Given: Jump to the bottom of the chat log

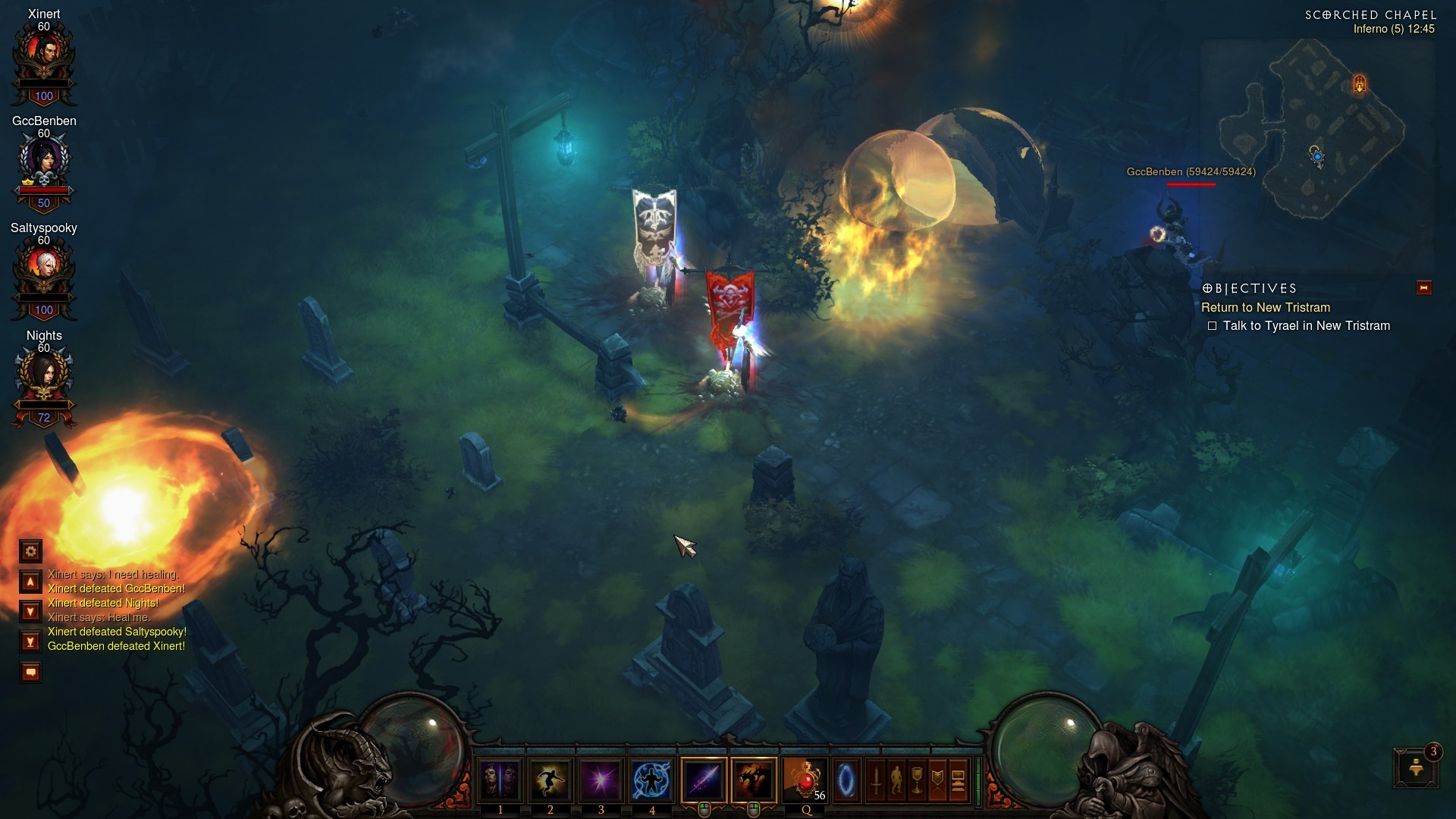Looking at the screenshot, I should click(30, 642).
